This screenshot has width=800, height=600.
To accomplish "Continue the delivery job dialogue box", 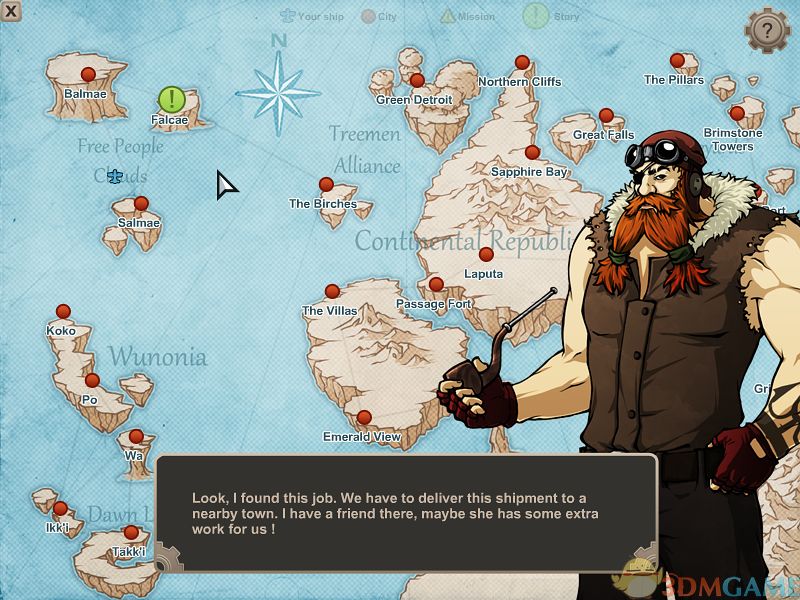I will pyautogui.click(x=405, y=513).
